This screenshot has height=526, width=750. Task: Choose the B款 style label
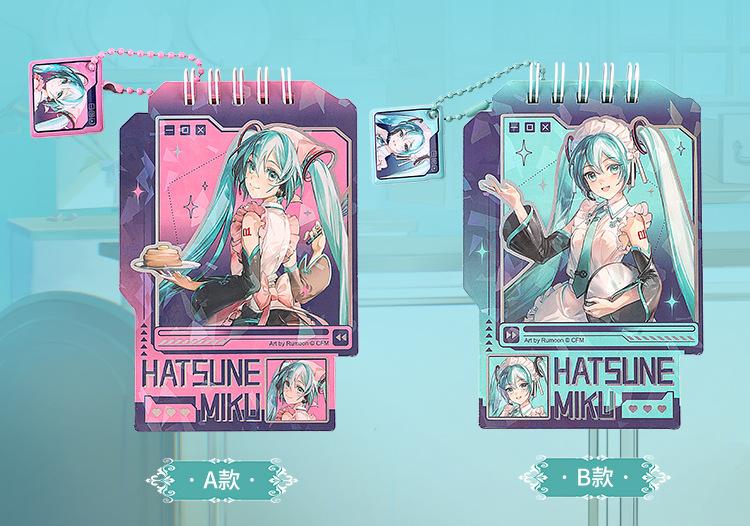pyautogui.click(x=593, y=476)
